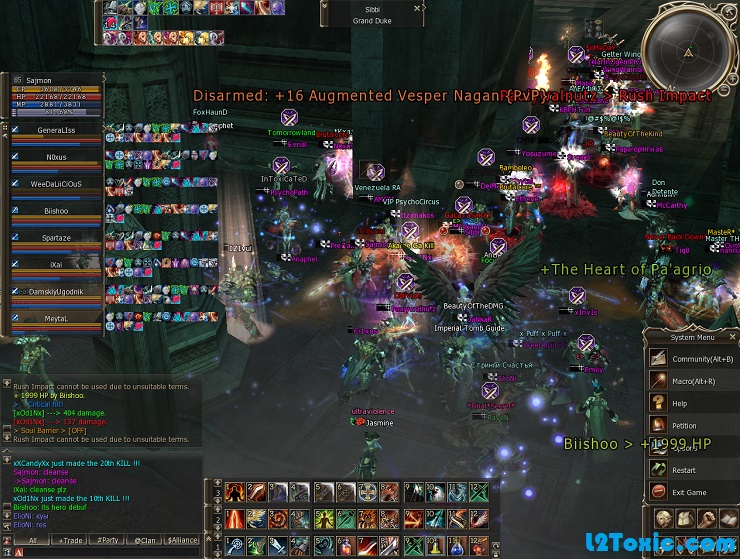Switch to the #Party chat tab
The image size is (740, 559).
(x=106, y=540)
